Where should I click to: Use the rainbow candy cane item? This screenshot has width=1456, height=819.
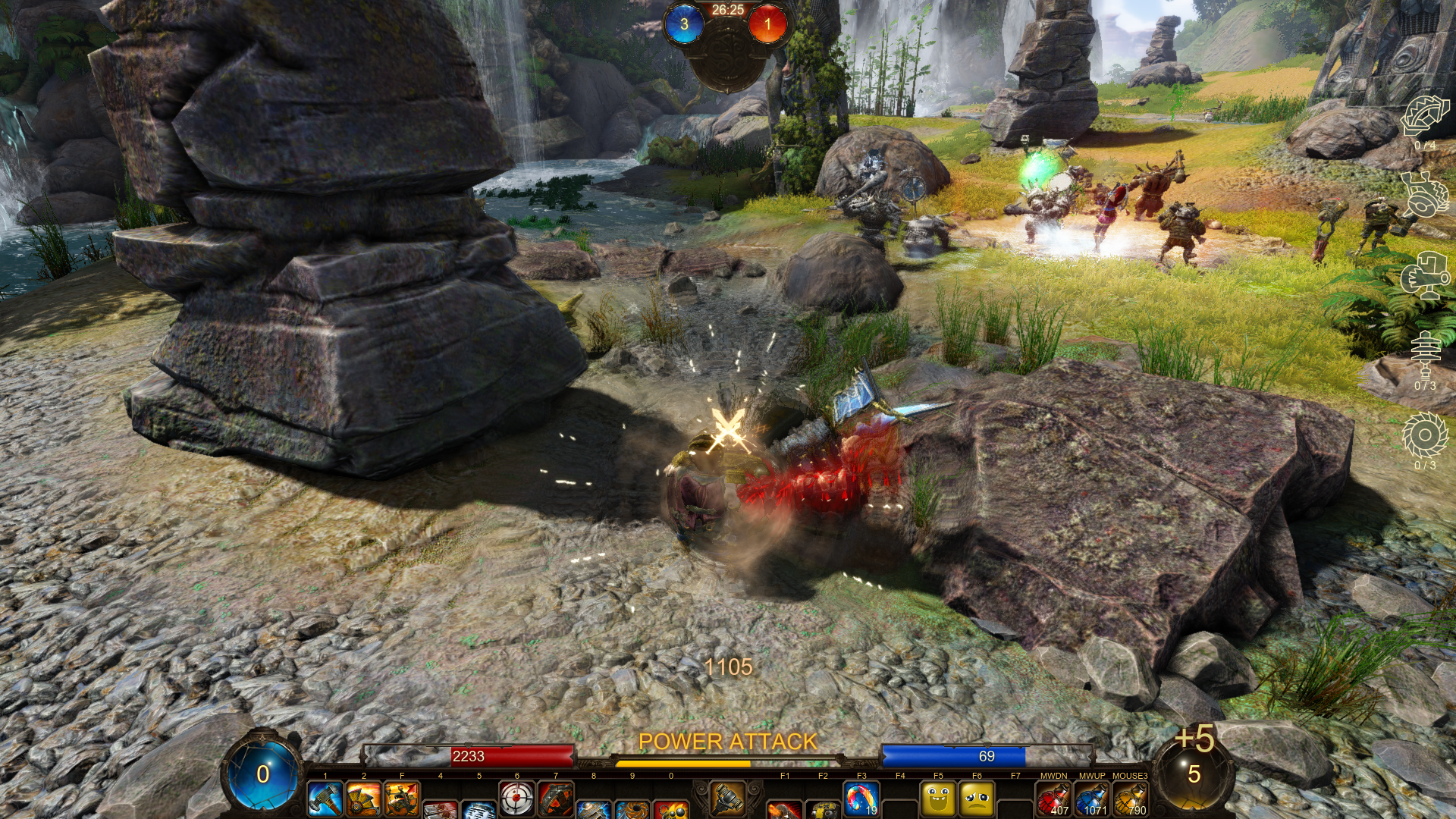(x=861, y=799)
